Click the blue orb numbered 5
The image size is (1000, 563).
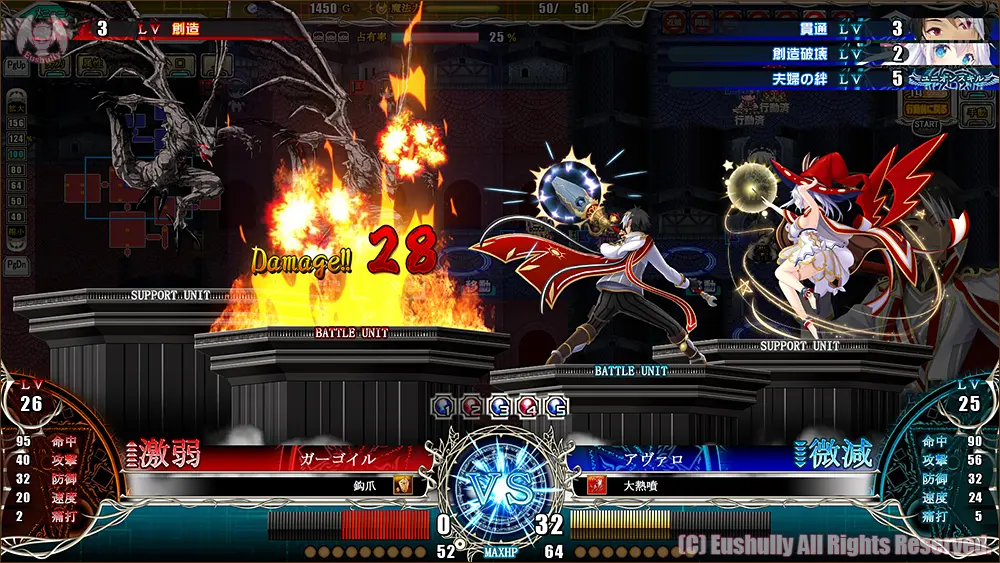(x=557, y=405)
